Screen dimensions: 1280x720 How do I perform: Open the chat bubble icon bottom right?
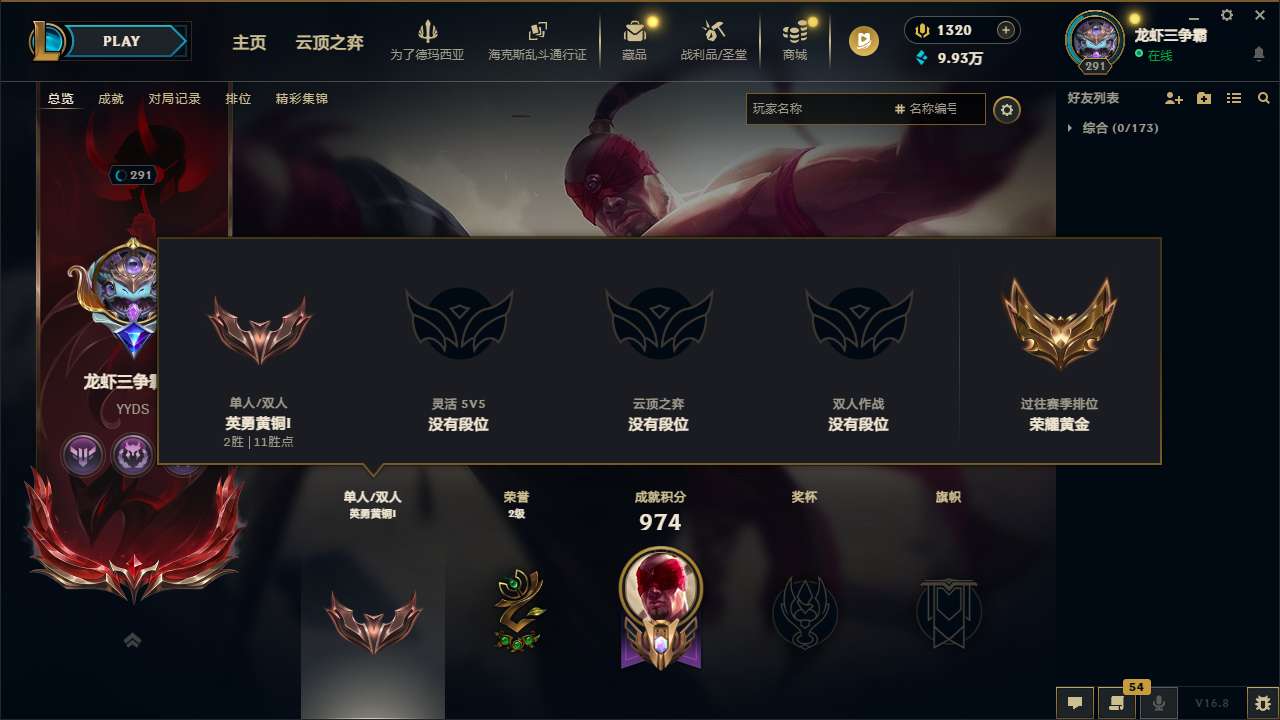1075,703
